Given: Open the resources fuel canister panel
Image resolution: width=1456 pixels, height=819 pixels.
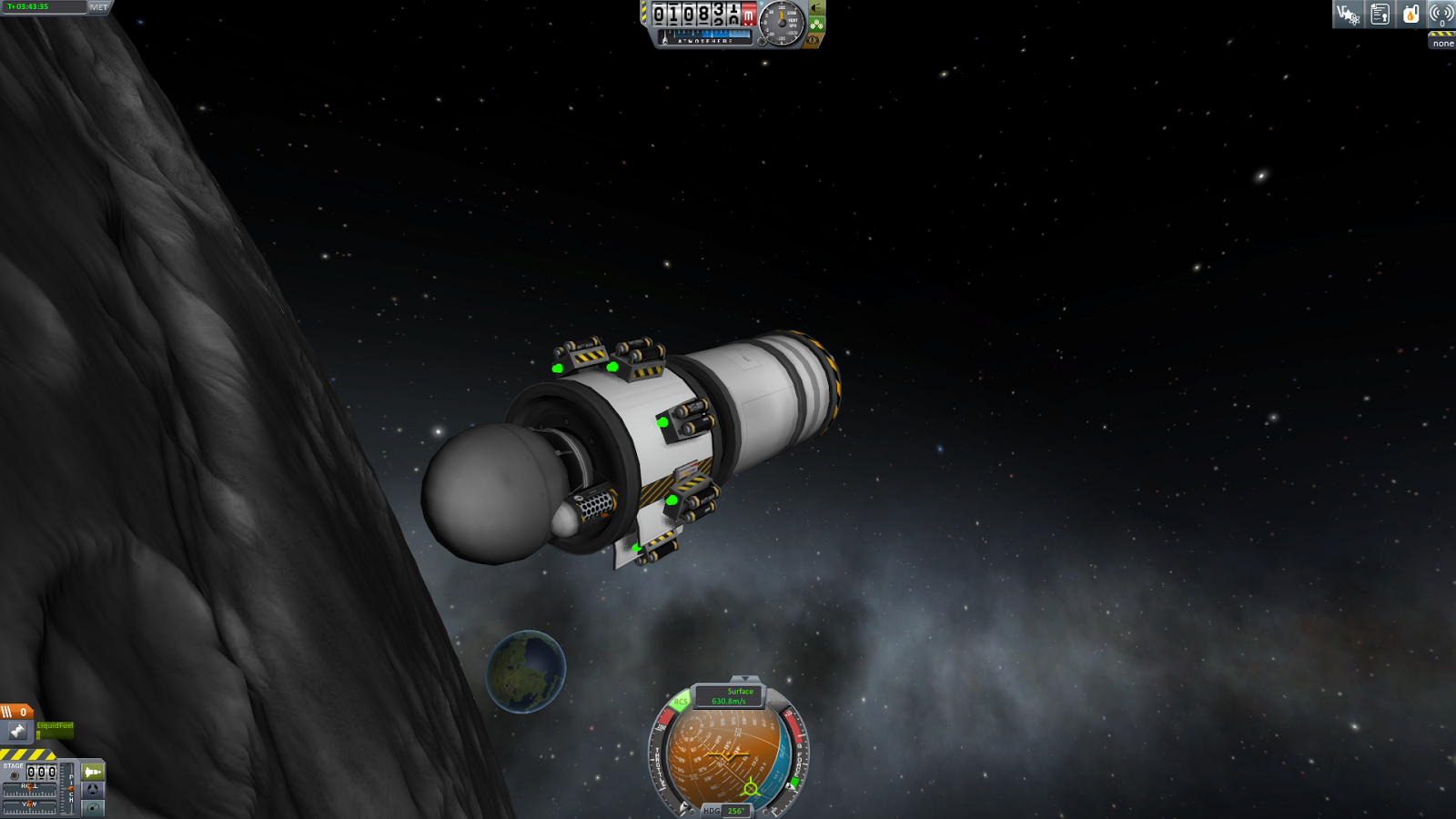Looking at the screenshot, I should coord(1410,15).
